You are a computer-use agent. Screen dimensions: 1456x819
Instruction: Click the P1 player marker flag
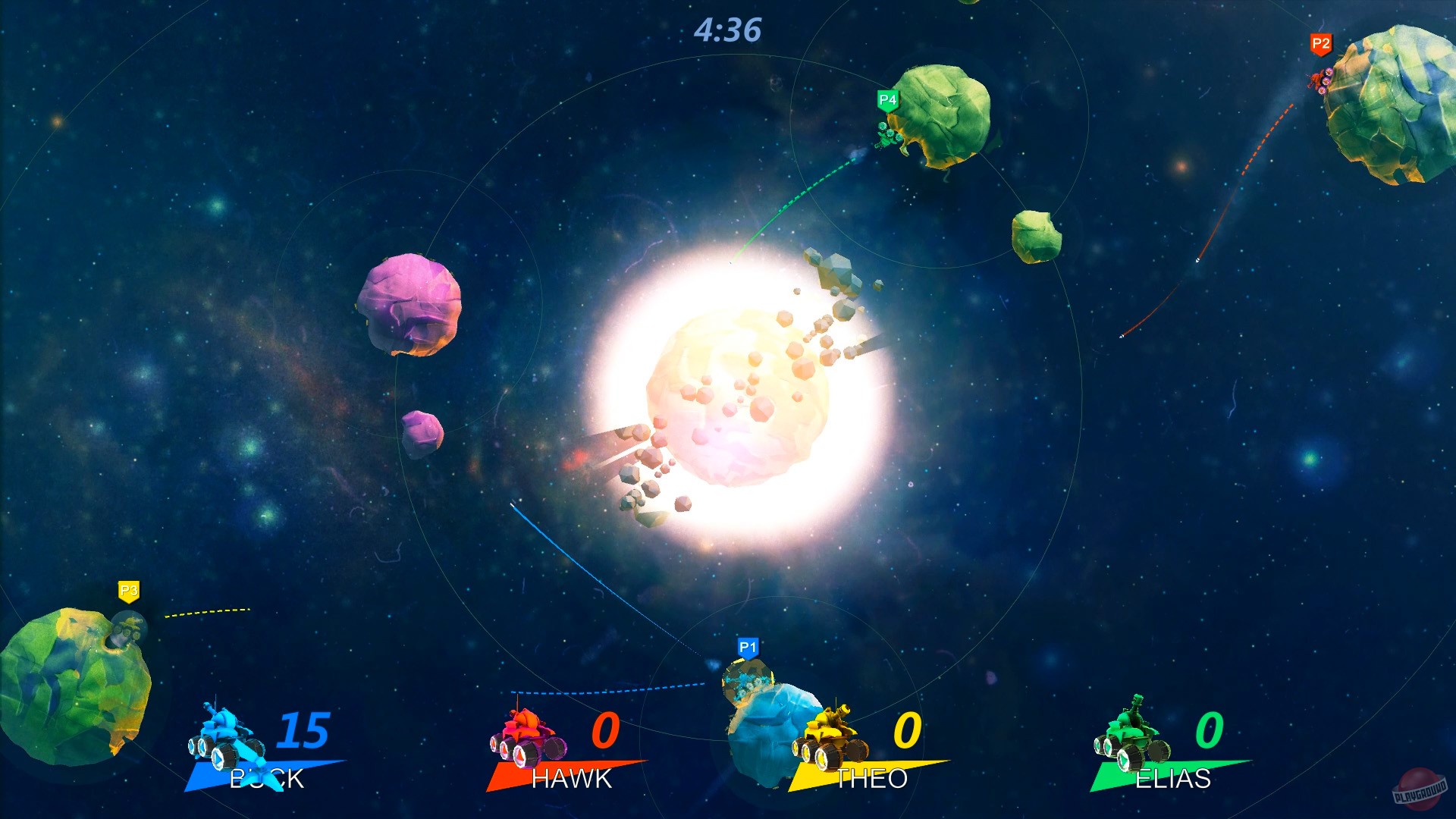tap(747, 646)
